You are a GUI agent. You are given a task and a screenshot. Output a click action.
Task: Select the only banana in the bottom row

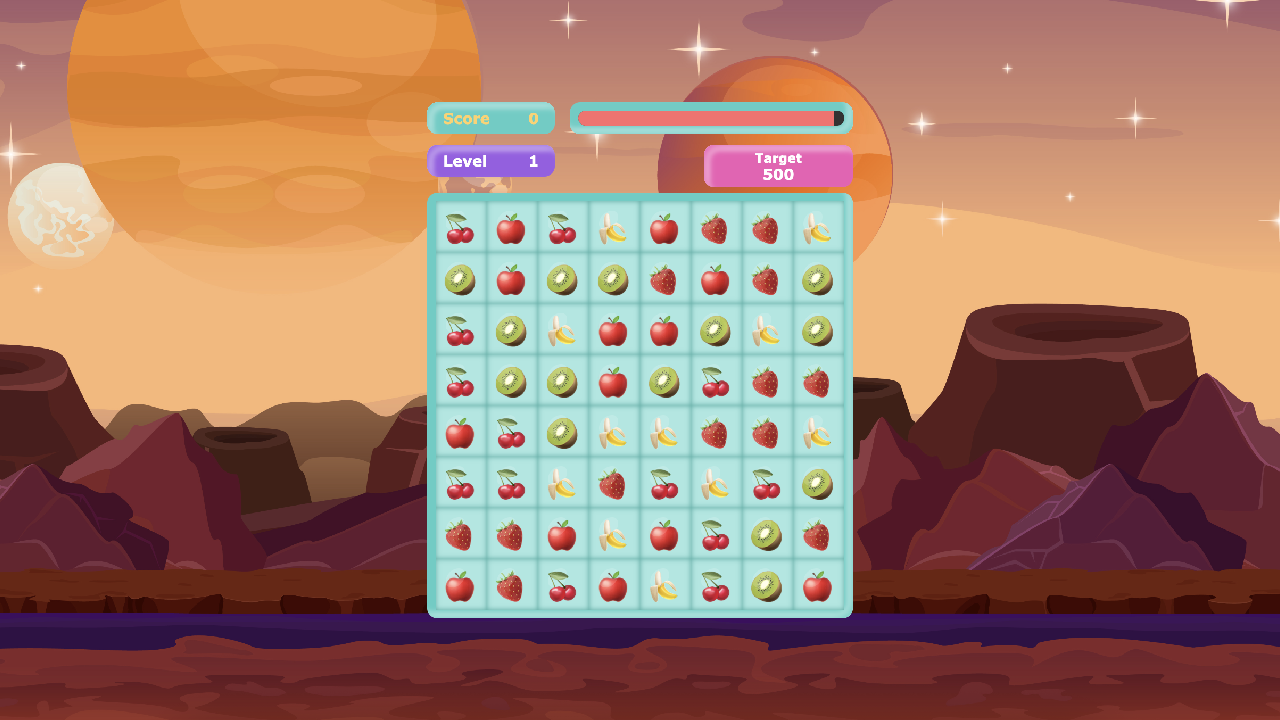click(664, 586)
